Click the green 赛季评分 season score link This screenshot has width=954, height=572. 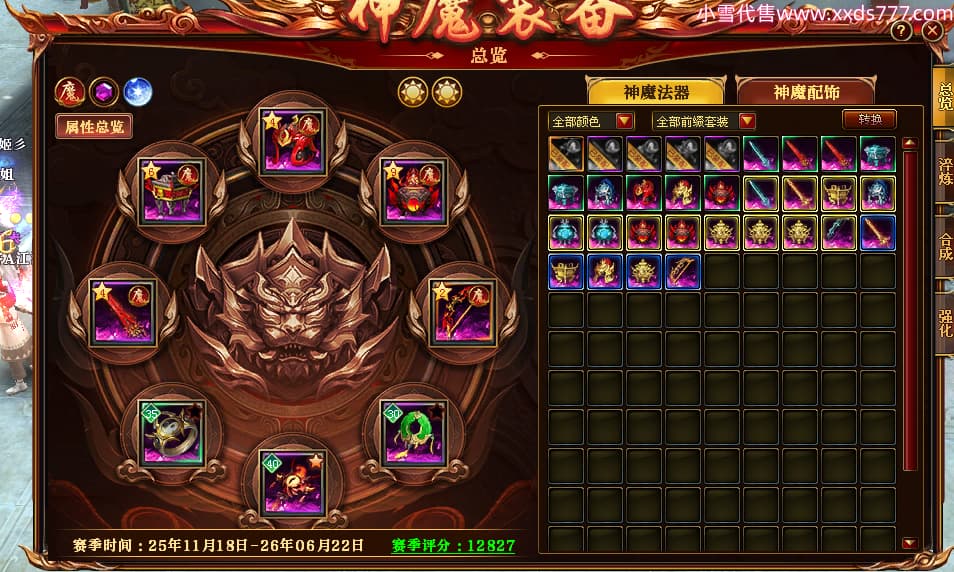point(453,546)
